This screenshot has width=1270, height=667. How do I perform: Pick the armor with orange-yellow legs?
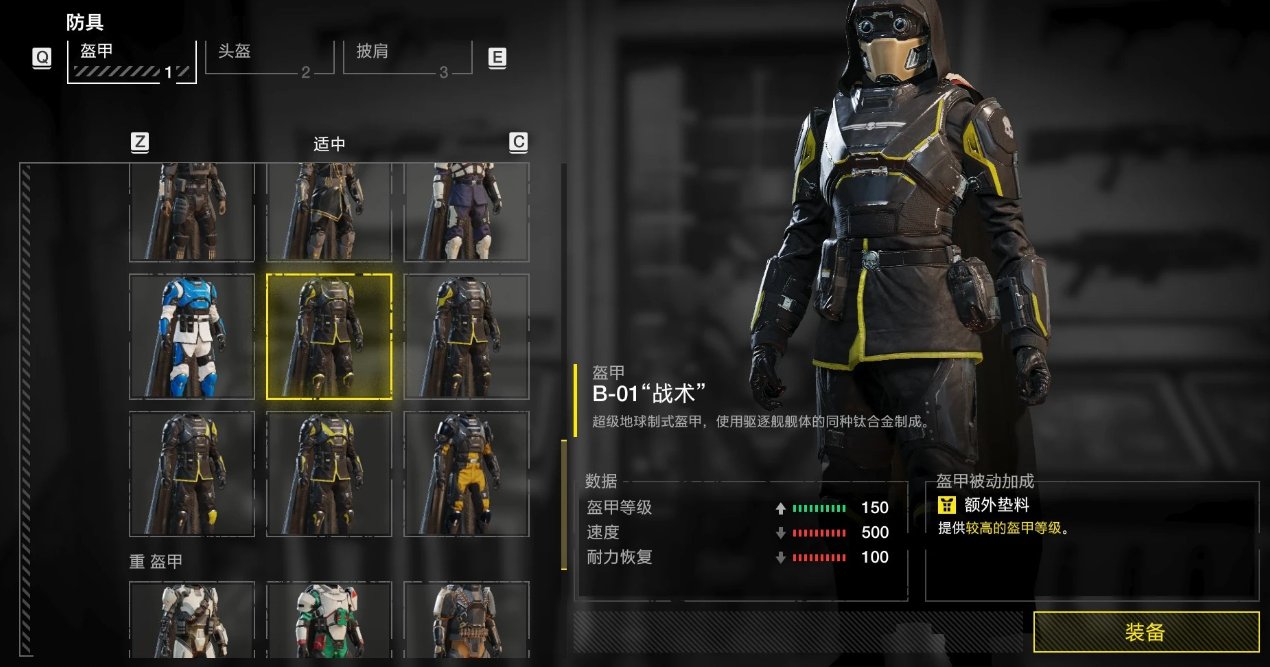pos(466,473)
